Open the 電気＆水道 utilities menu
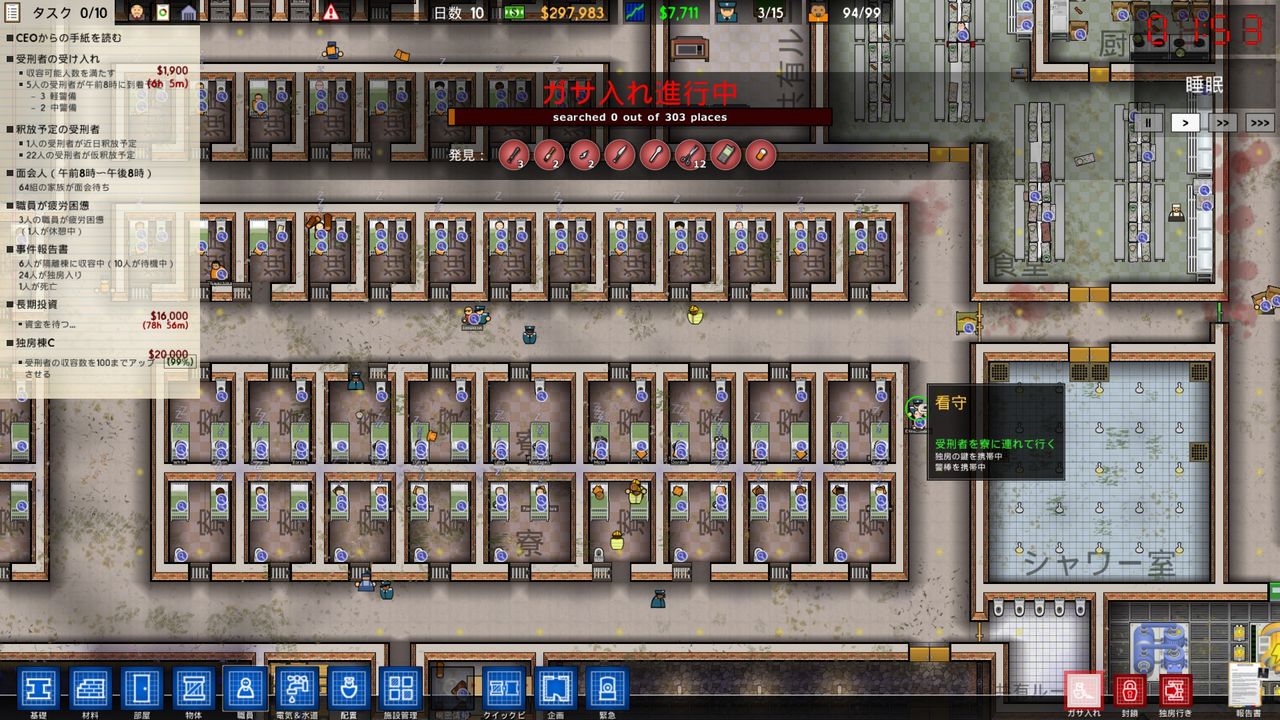Image resolution: width=1280 pixels, height=720 pixels. click(x=296, y=688)
